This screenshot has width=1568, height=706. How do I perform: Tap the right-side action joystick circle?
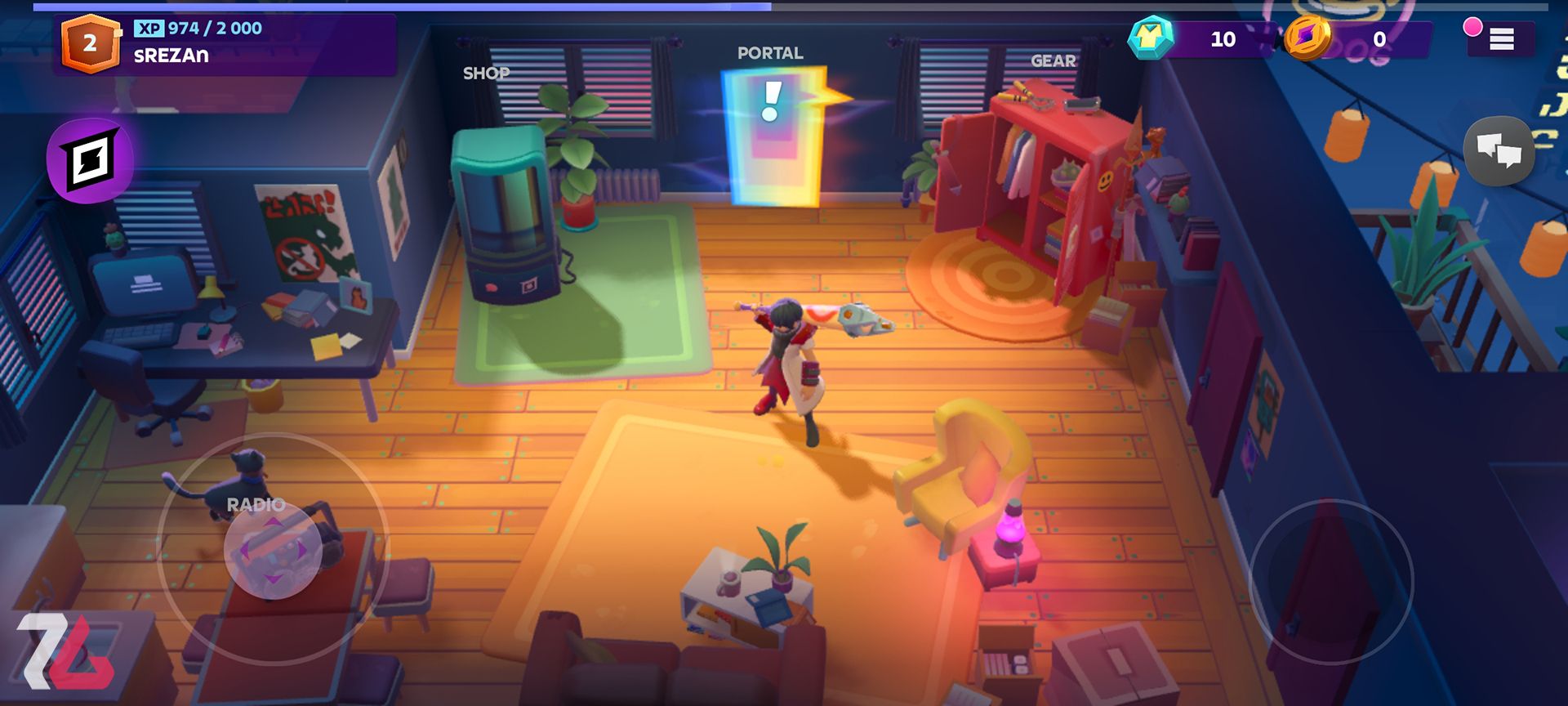1331,582
